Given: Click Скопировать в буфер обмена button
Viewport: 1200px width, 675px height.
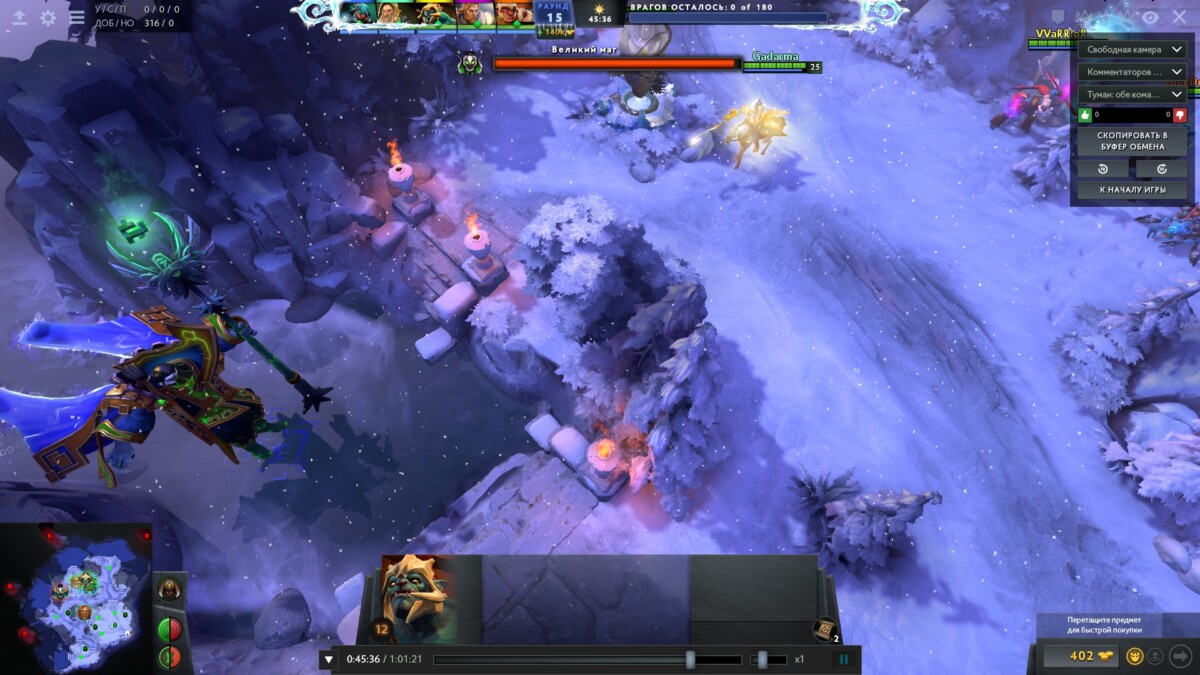Looking at the screenshot, I should click(x=1132, y=141).
